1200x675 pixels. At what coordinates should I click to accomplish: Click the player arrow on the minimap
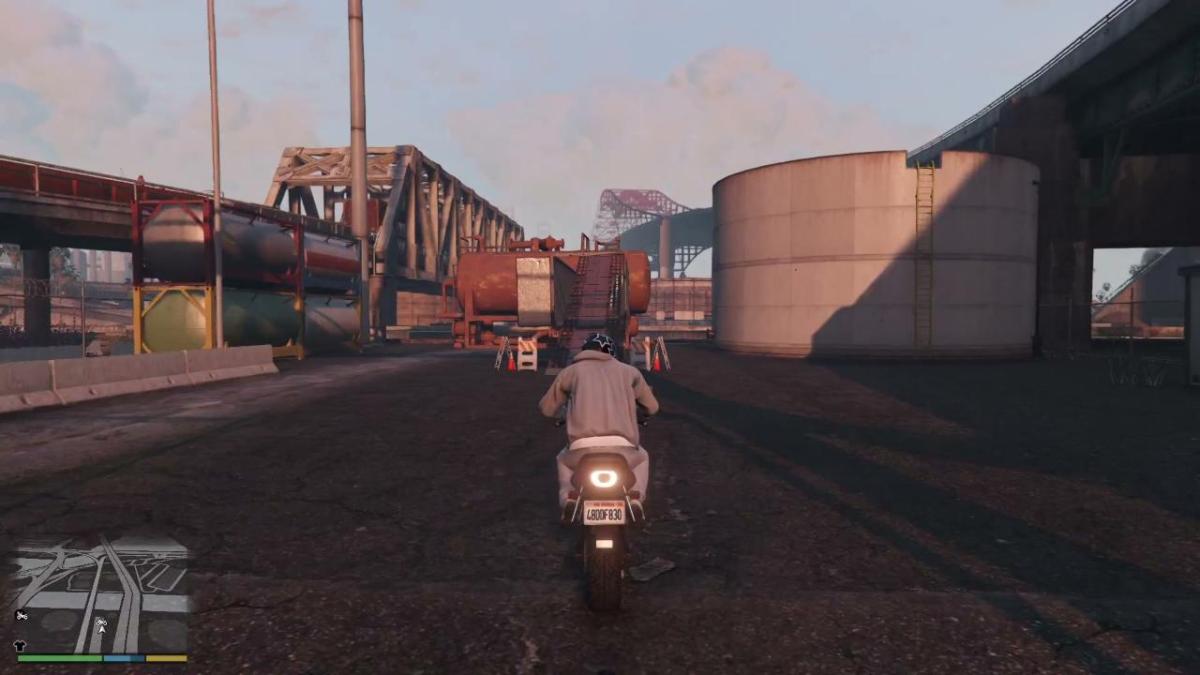point(101,630)
